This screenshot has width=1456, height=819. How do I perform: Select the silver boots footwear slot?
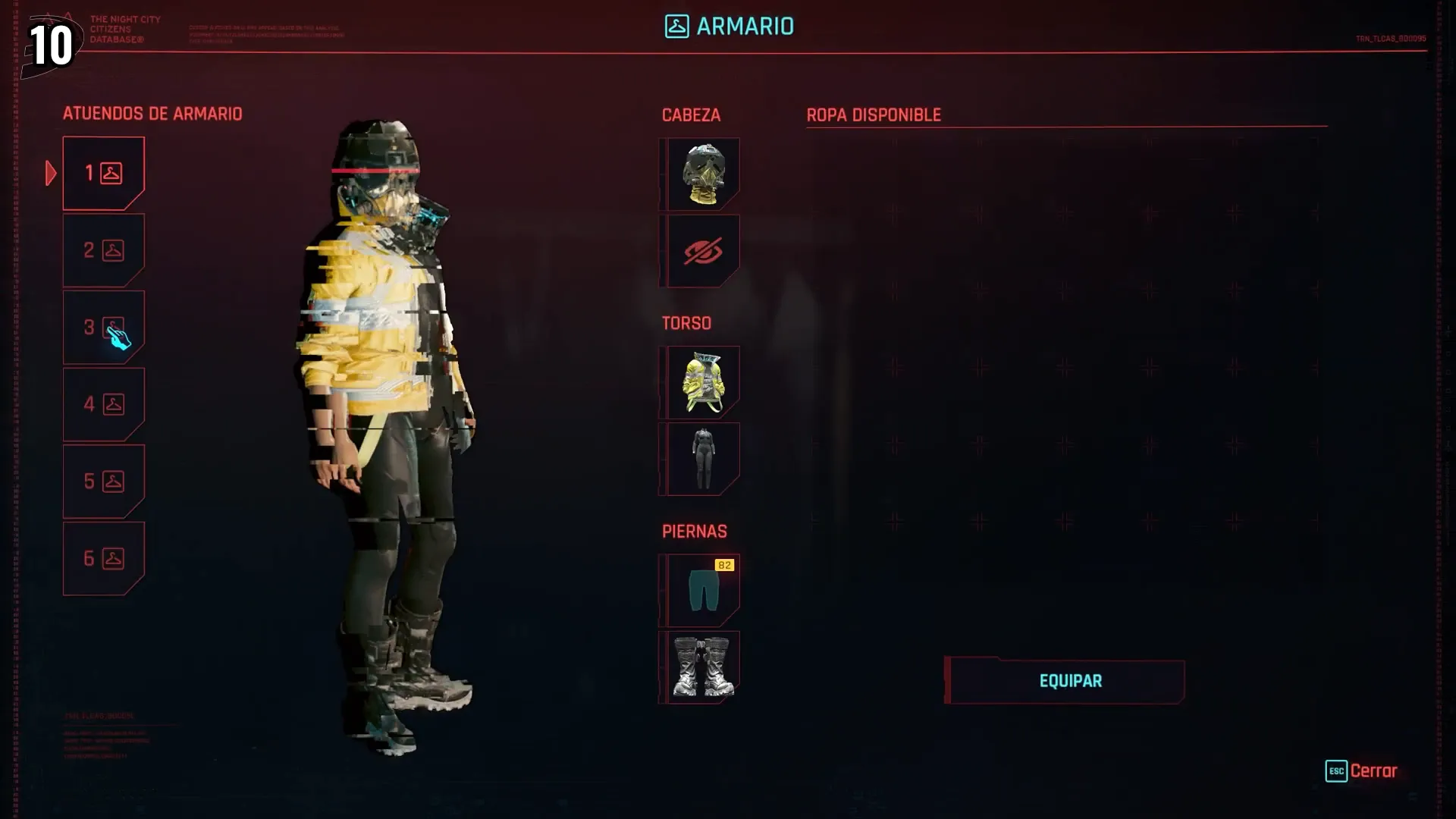click(701, 666)
